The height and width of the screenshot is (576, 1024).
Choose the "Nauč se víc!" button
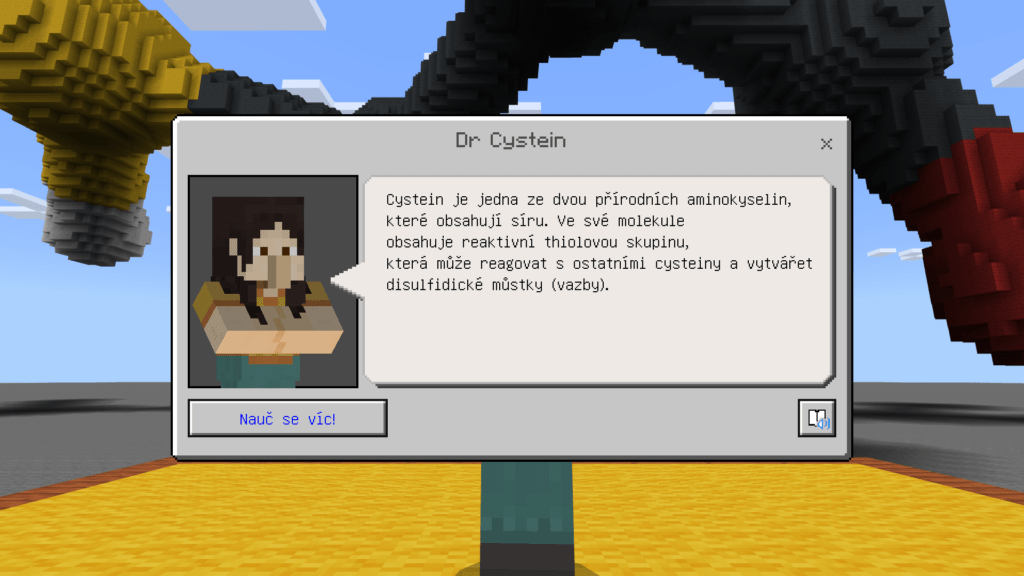(287, 419)
